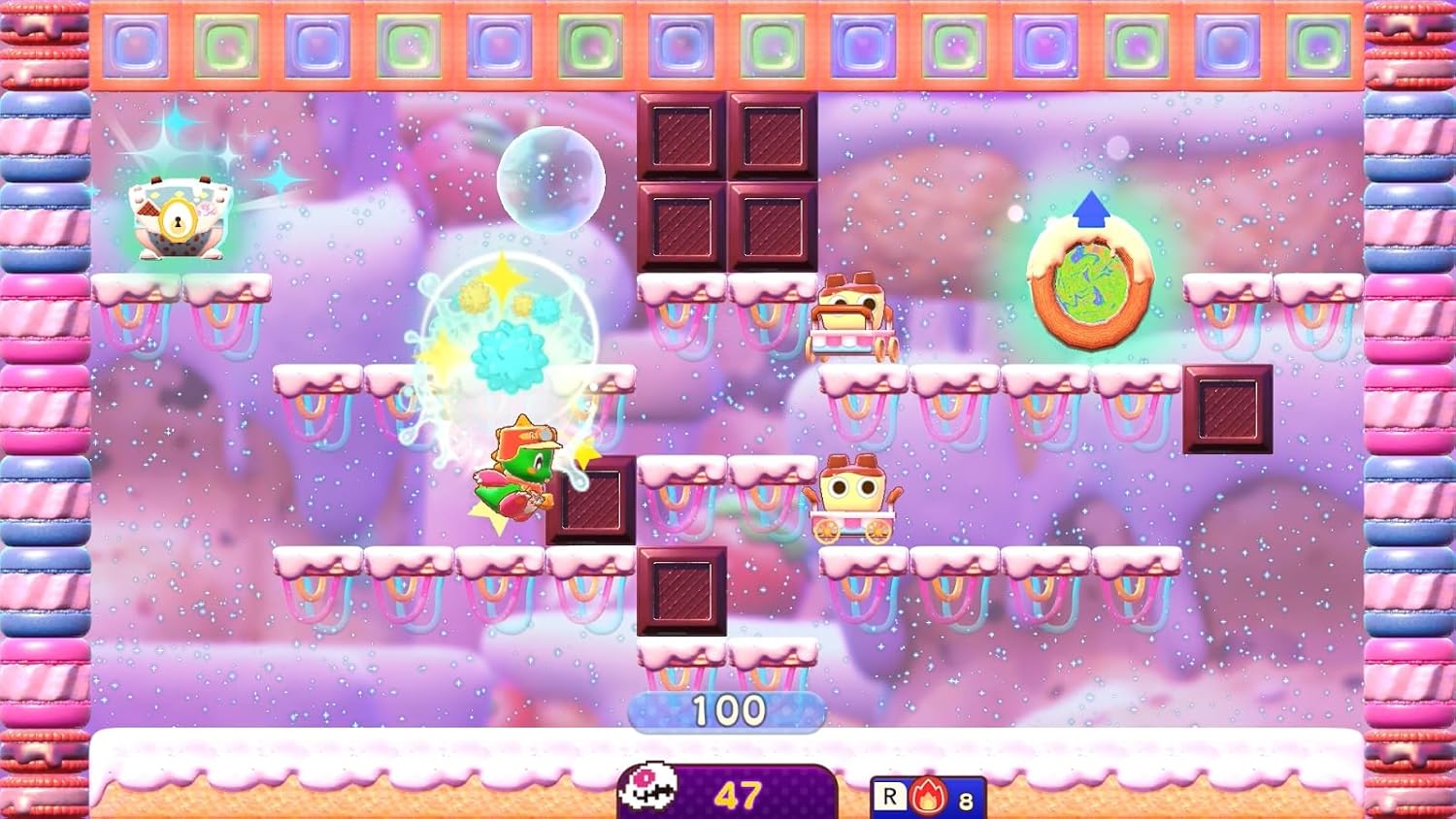
Task: Click the floating soap bubble near the top
Action: pyautogui.click(x=551, y=179)
